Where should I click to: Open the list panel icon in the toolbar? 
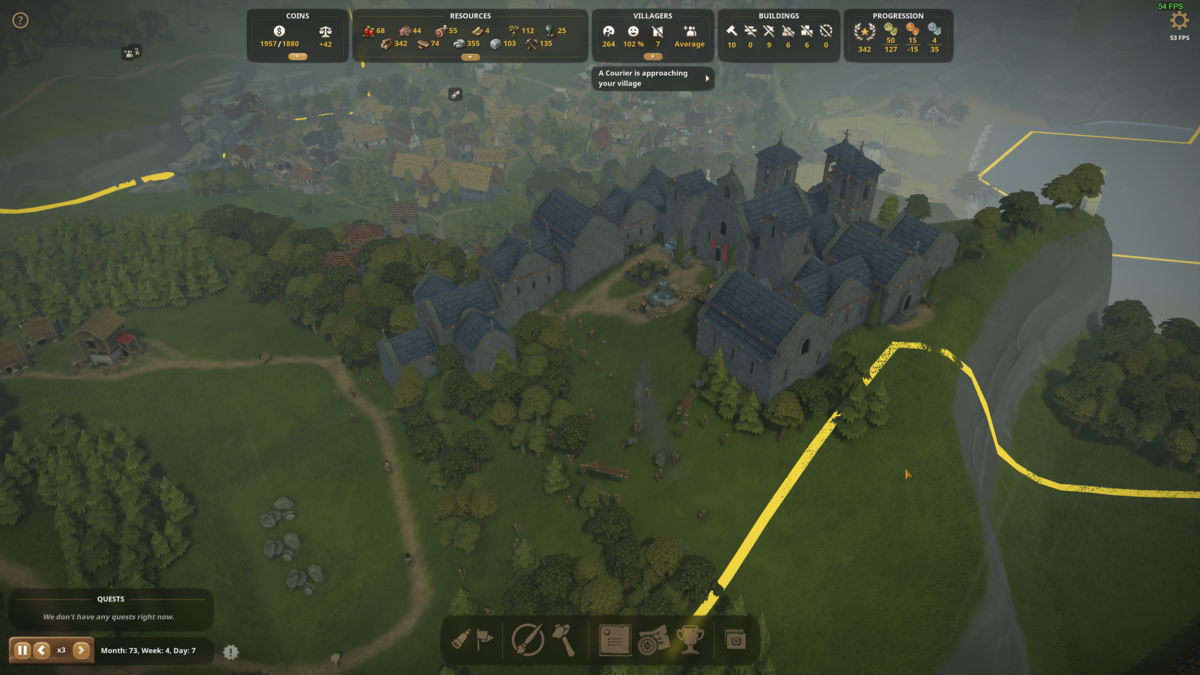(614, 640)
